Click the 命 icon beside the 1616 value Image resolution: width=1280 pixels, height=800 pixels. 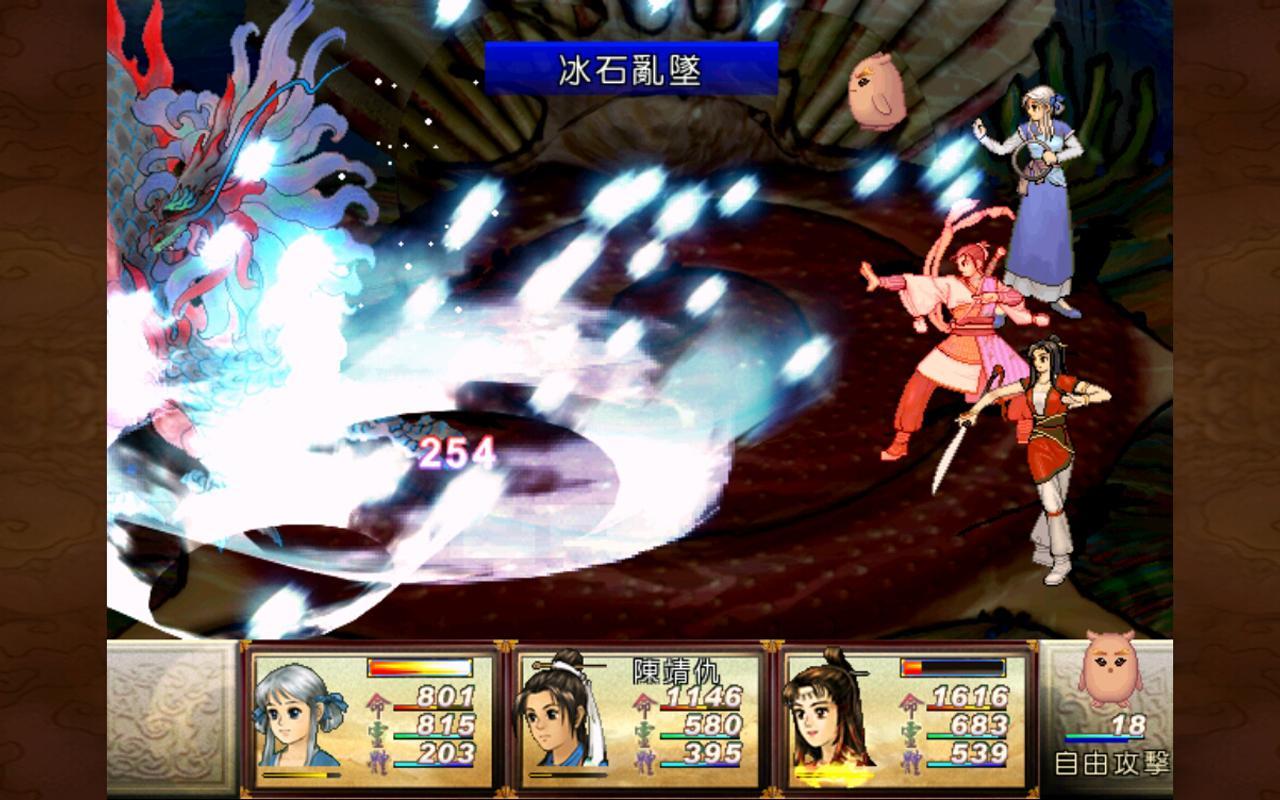(x=910, y=703)
